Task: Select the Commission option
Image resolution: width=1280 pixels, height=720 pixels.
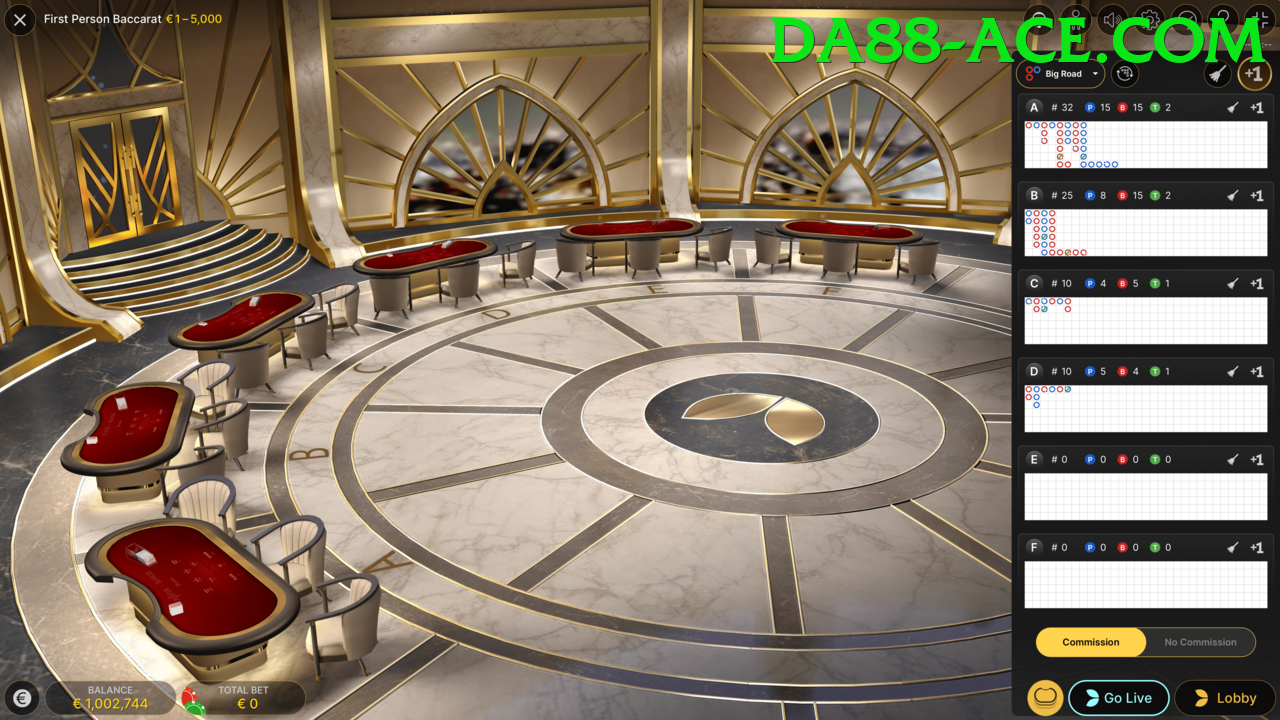Action: (1090, 642)
